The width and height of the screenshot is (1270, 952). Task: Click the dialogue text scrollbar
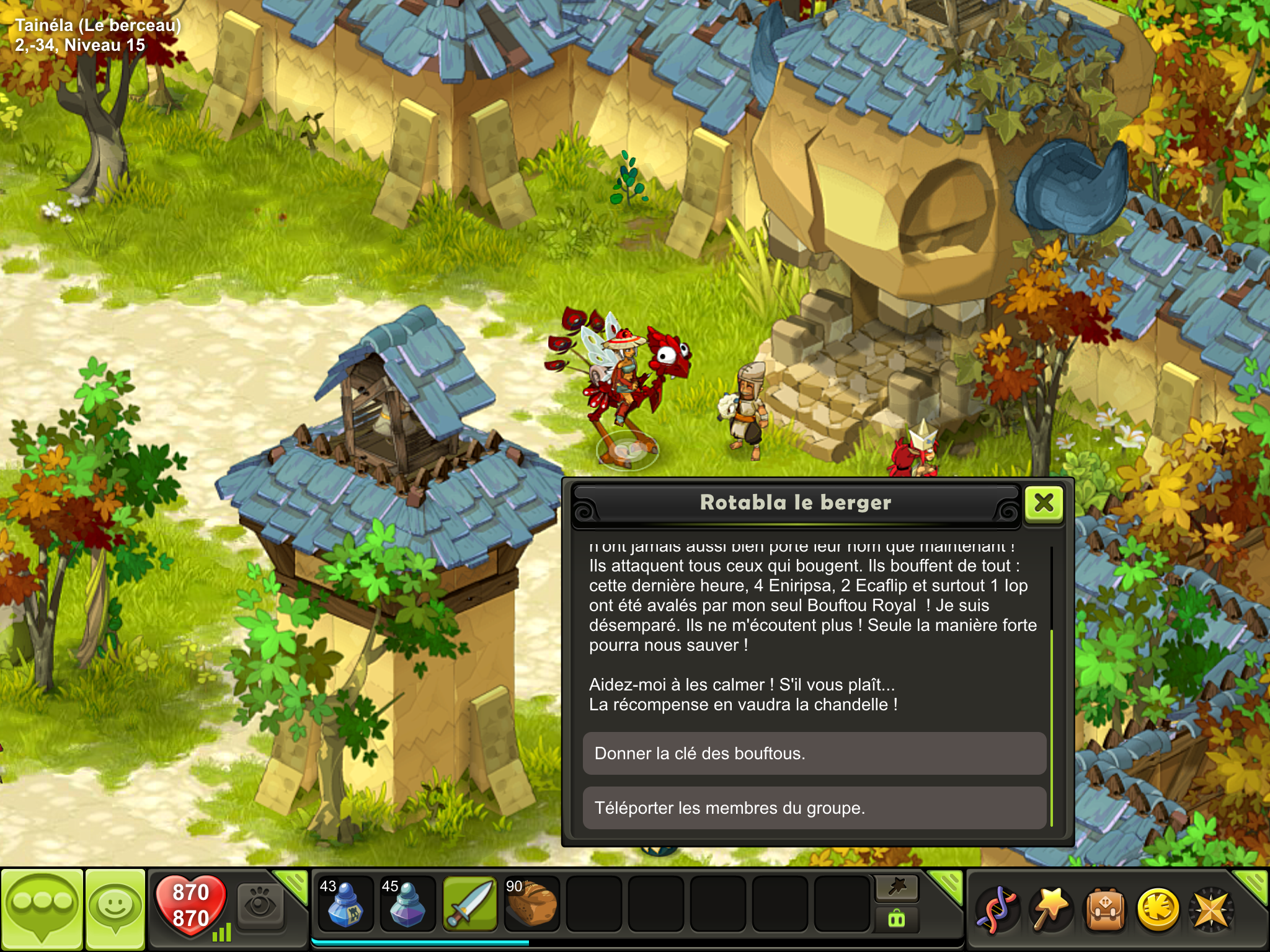pyautogui.click(x=1052, y=725)
